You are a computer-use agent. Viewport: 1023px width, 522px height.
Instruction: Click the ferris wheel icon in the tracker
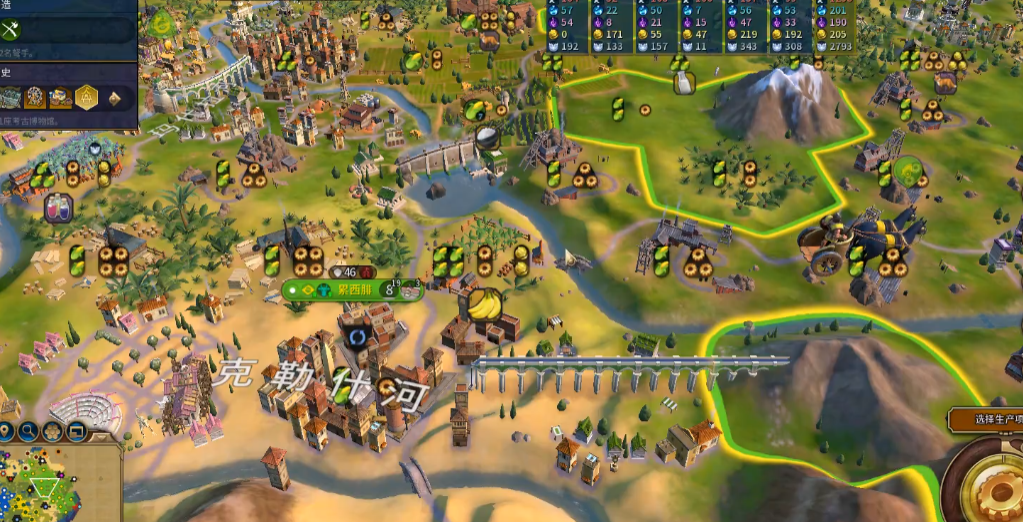(x=36, y=97)
